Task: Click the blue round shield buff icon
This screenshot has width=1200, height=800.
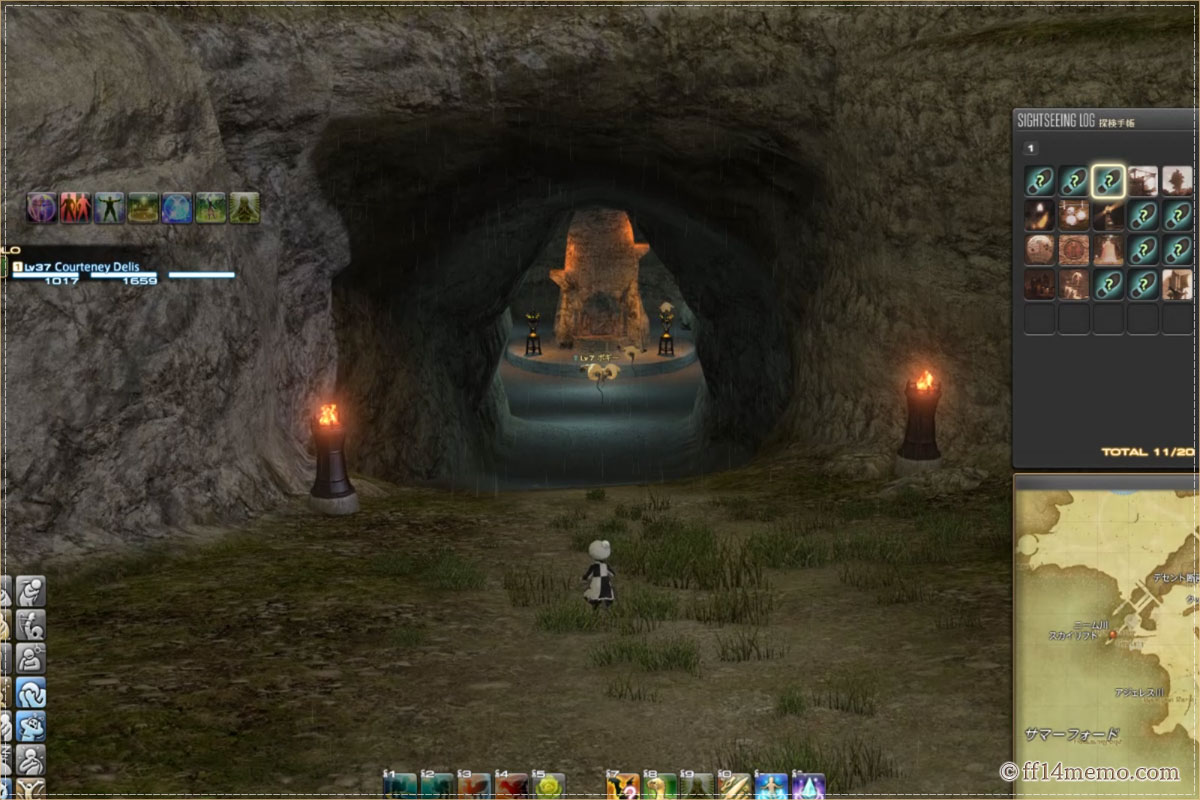Action: 177,207
